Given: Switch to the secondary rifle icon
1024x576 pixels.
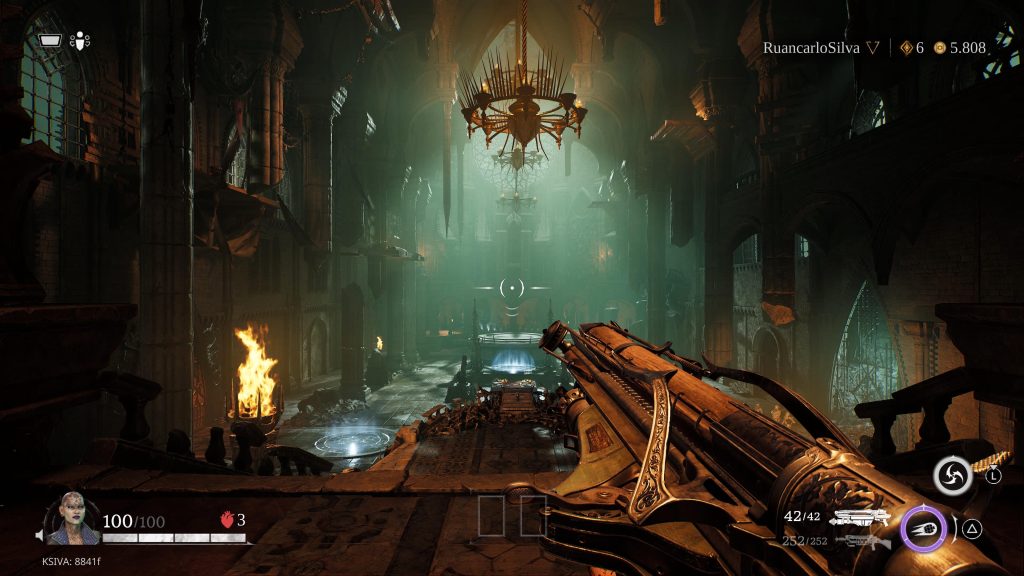Looking at the screenshot, I should pos(862,542).
